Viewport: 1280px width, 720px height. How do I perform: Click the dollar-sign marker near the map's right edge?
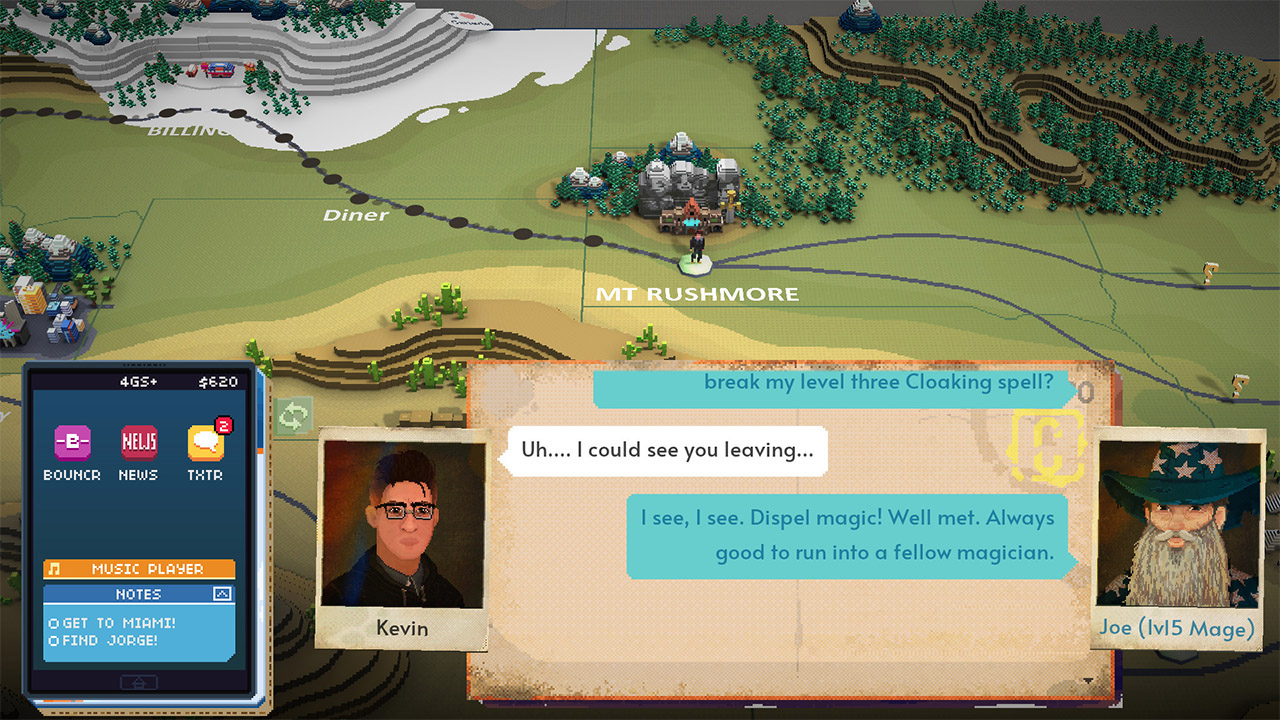click(1238, 383)
